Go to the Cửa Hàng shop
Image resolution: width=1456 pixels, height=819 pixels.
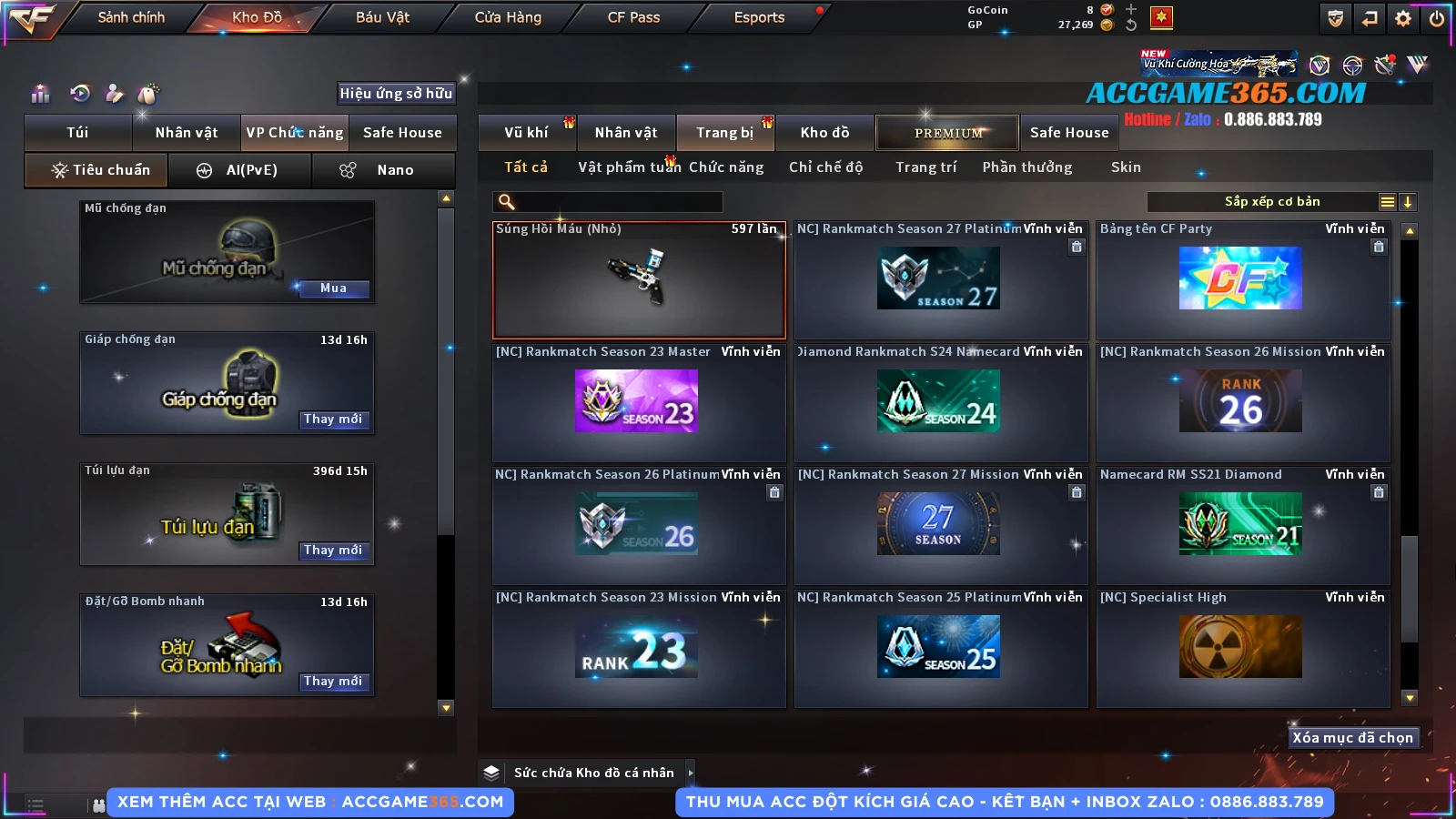coord(508,17)
